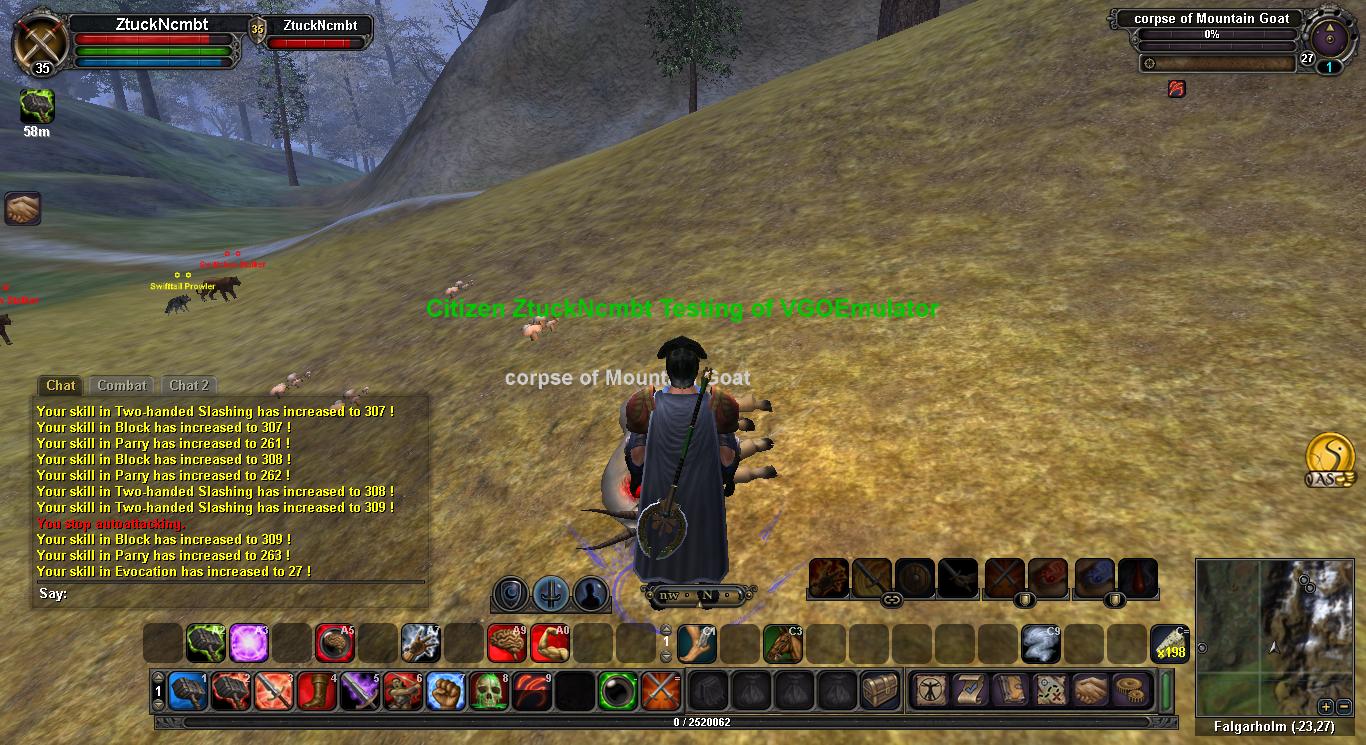This screenshot has height=745, width=1366.
Task: Click the handshake icon on left edge
Action: (22, 209)
